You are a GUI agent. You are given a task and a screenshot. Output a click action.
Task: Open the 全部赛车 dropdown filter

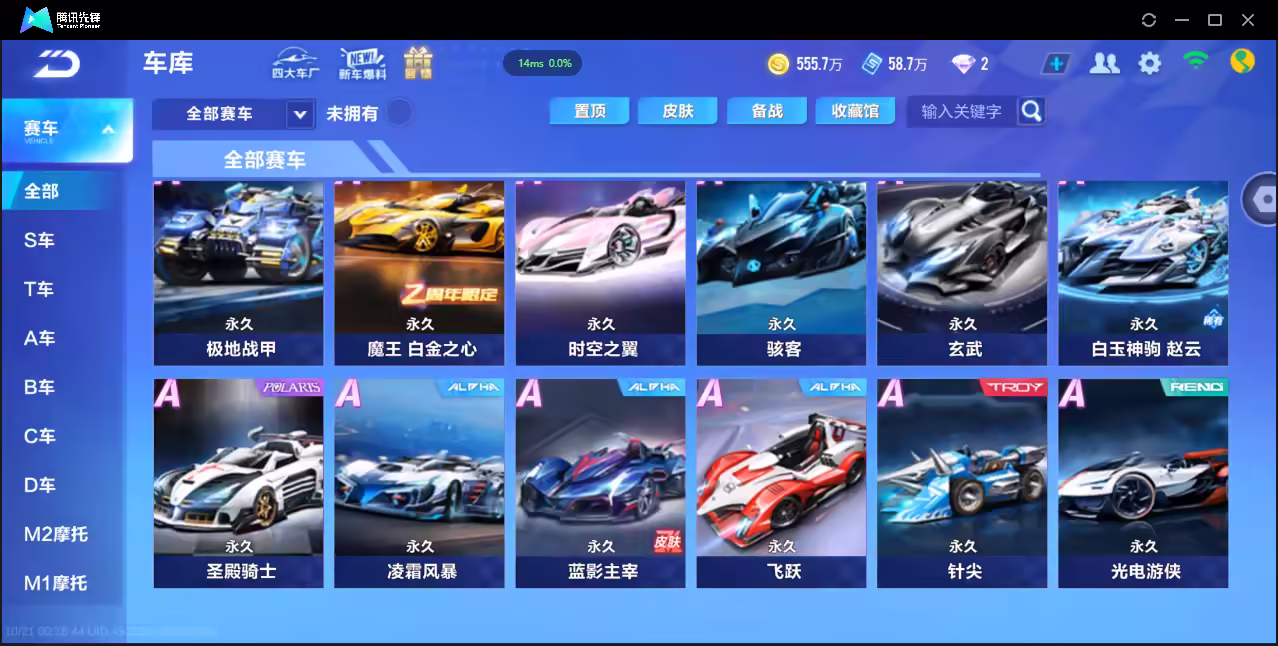[234, 114]
